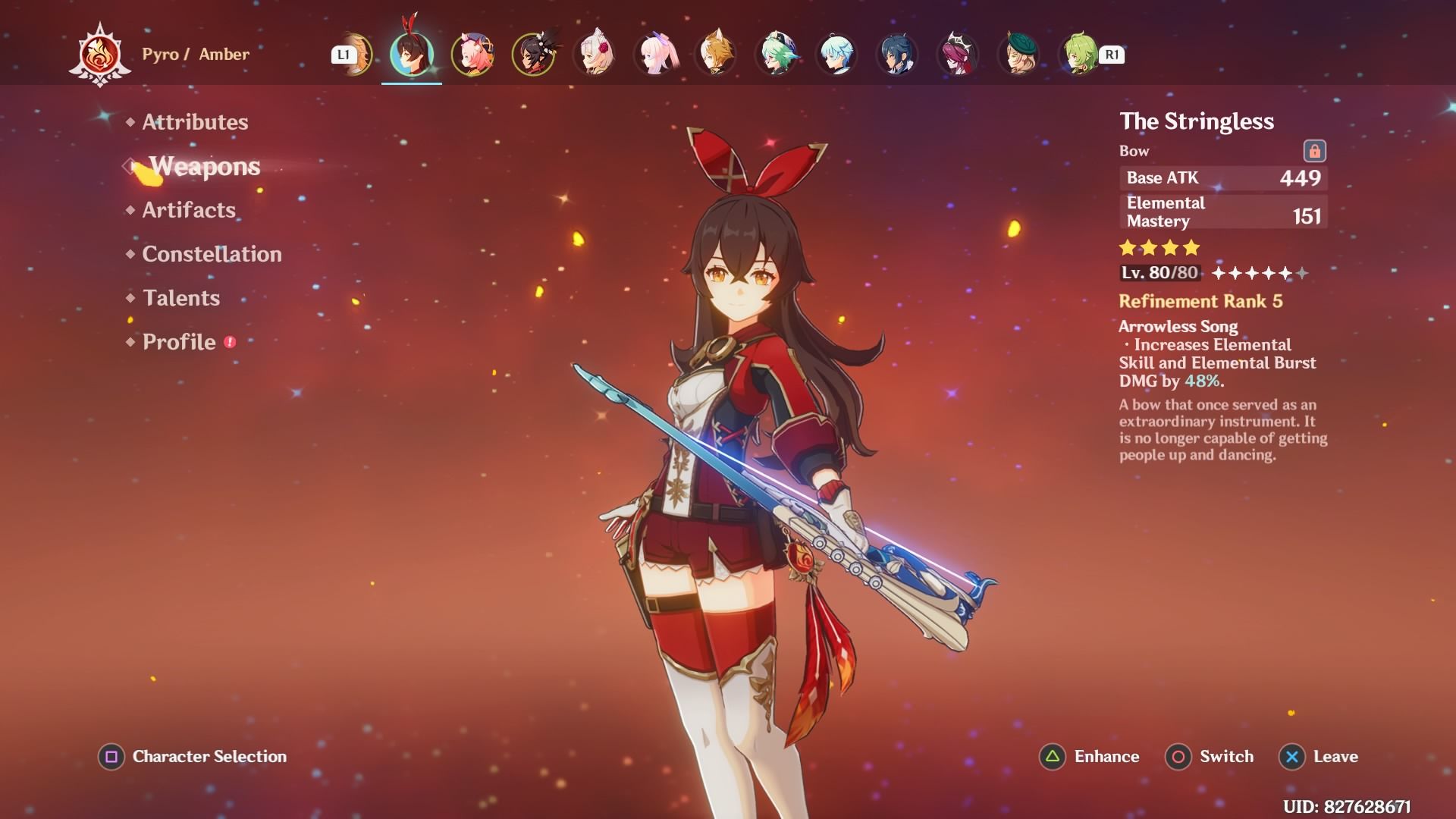
Task: View Amber's Constellation page
Action: click(212, 254)
